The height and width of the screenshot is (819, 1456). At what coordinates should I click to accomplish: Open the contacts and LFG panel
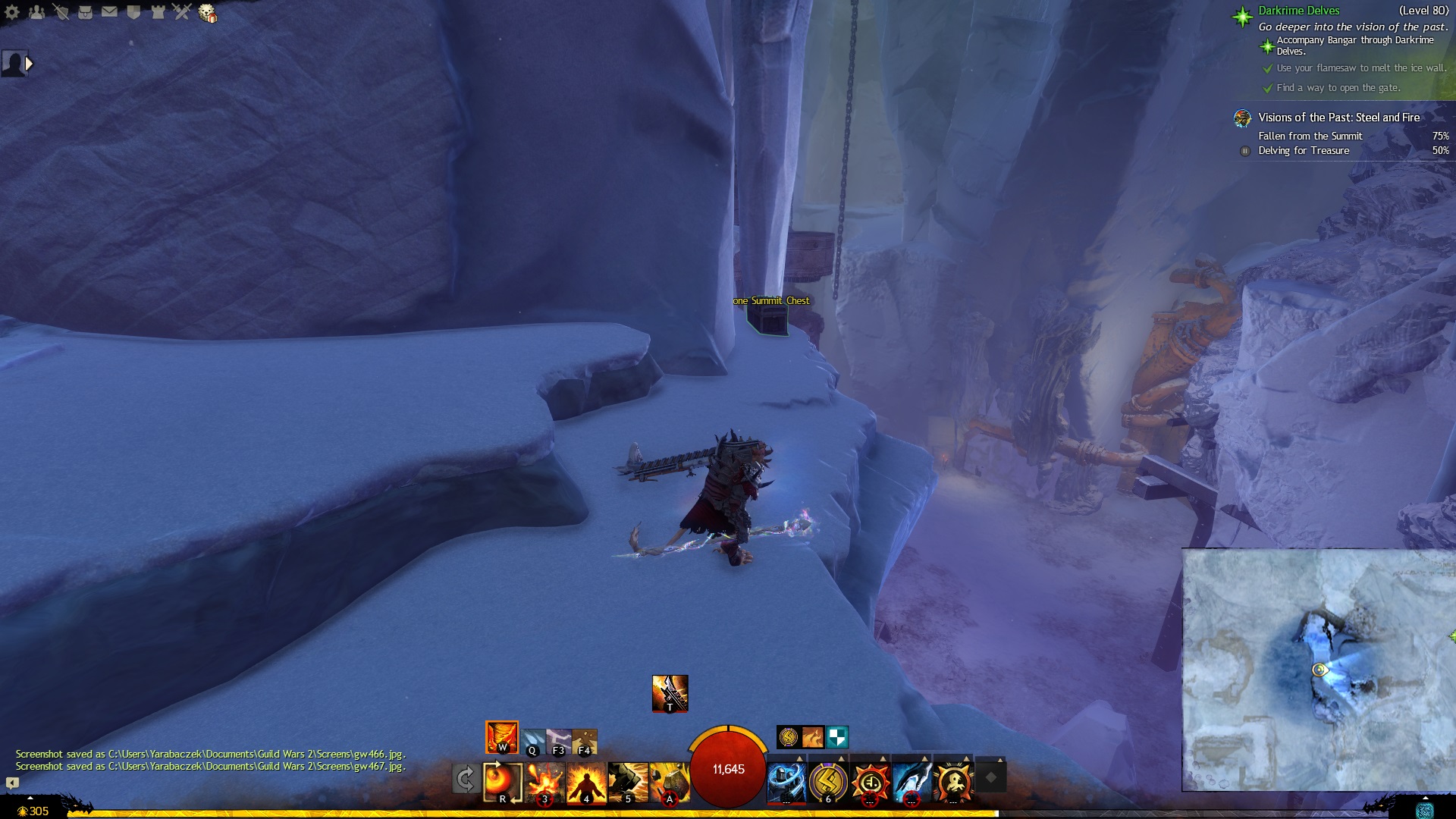tap(36, 12)
